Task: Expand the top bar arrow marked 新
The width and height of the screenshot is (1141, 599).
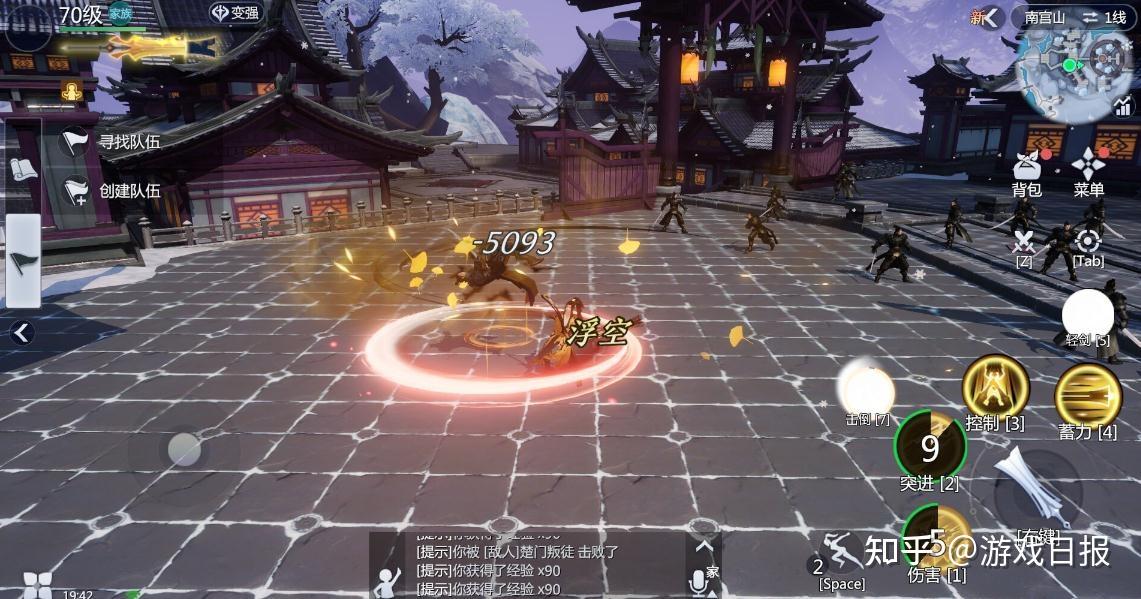Action: 987,17
